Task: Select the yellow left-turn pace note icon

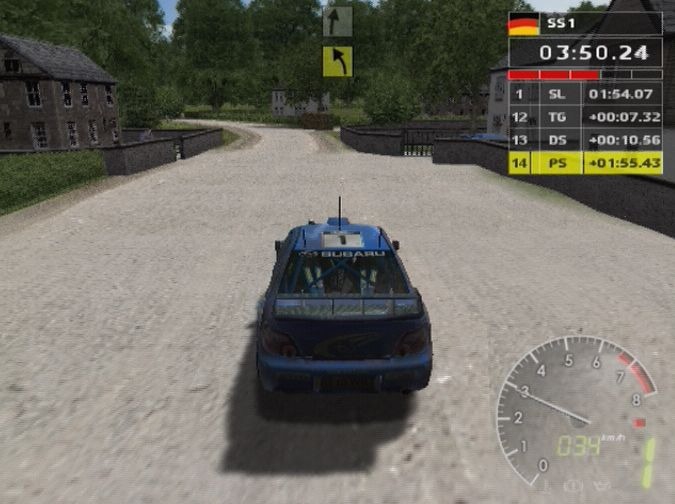Action: 337,61
